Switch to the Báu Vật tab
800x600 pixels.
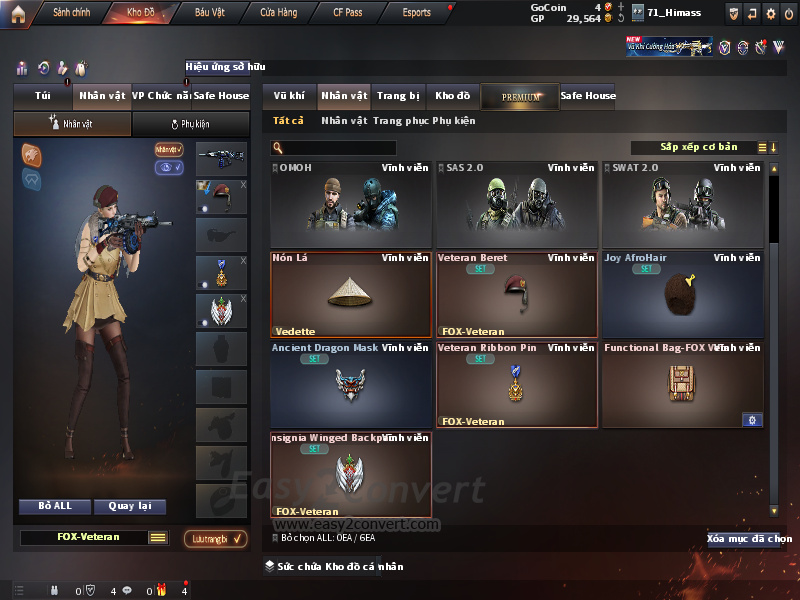(209, 13)
